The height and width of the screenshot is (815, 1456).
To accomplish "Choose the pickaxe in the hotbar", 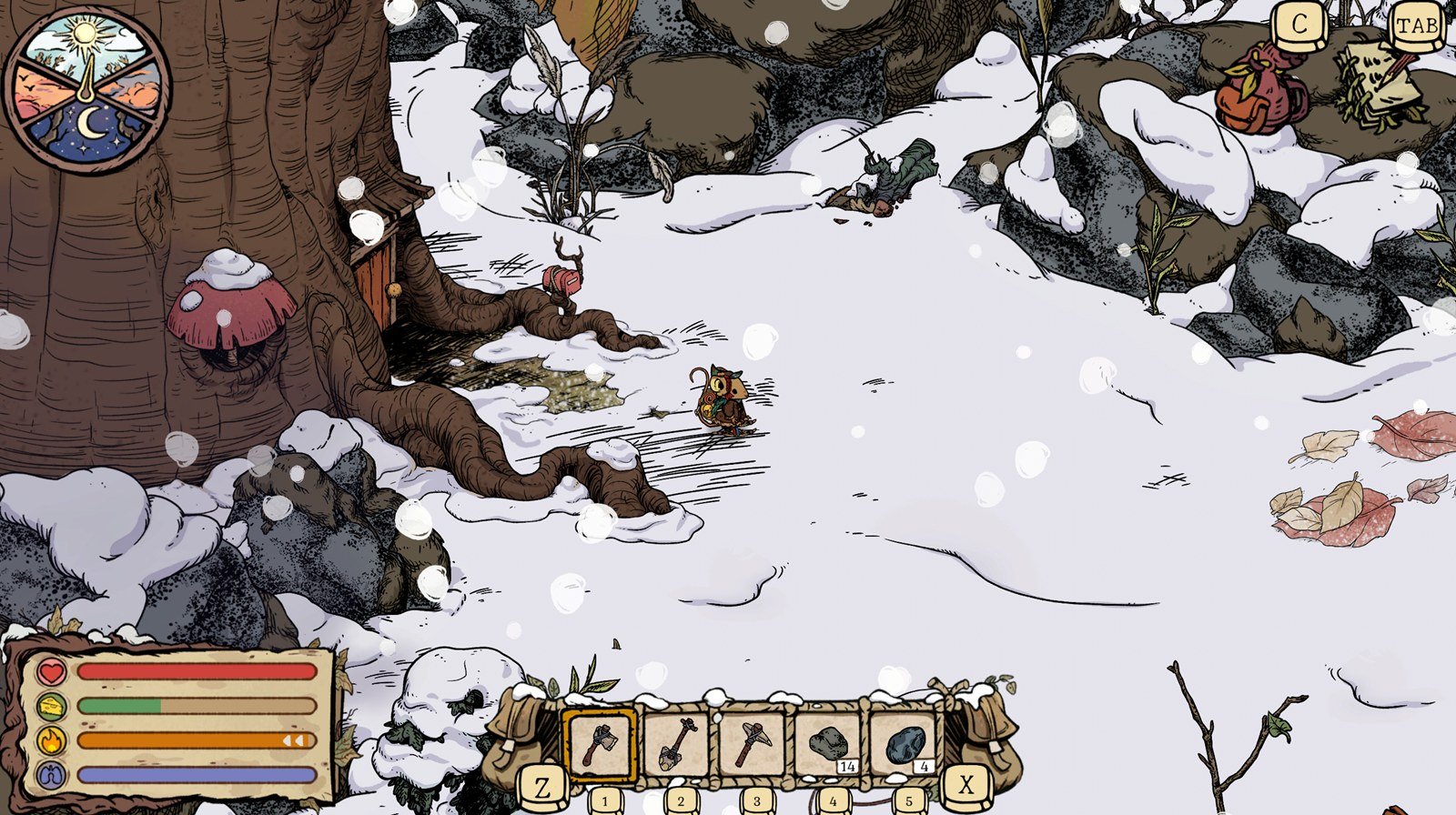I will click(753, 743).
